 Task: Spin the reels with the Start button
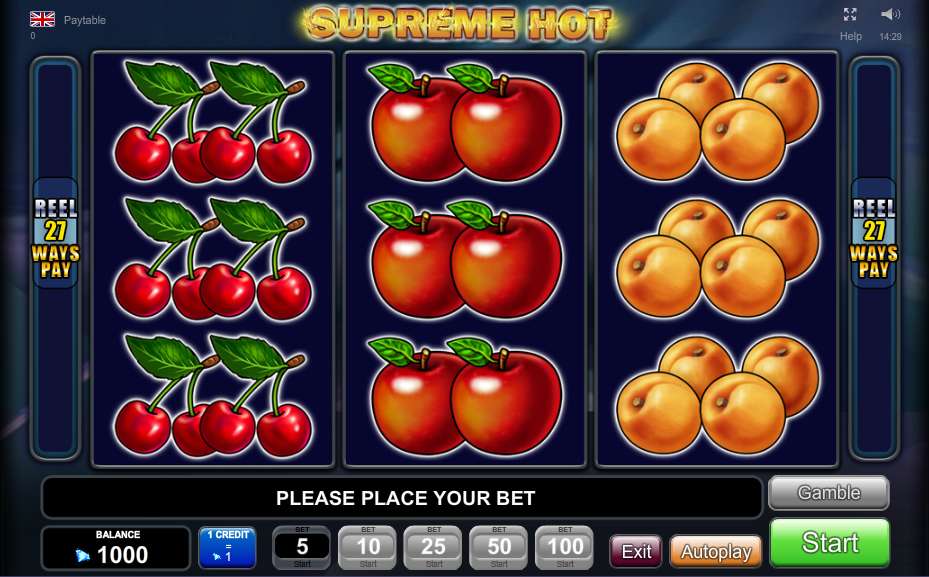[829, 543]
